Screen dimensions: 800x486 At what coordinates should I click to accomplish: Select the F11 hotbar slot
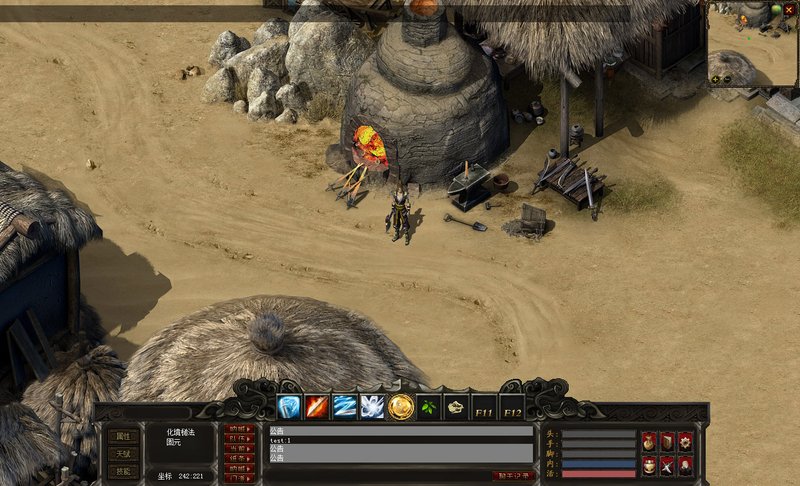pos(484,408)
